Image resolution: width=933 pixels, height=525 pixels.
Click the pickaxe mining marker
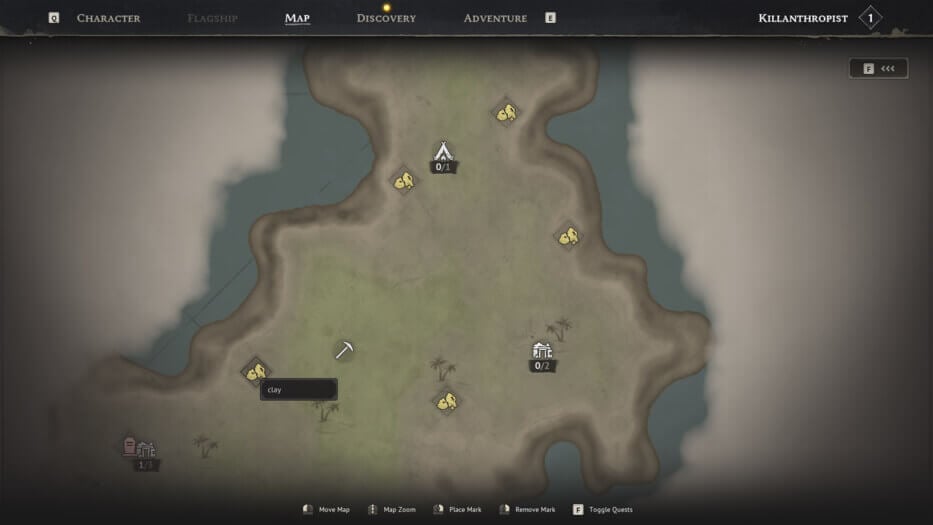(x=344, y=349)
